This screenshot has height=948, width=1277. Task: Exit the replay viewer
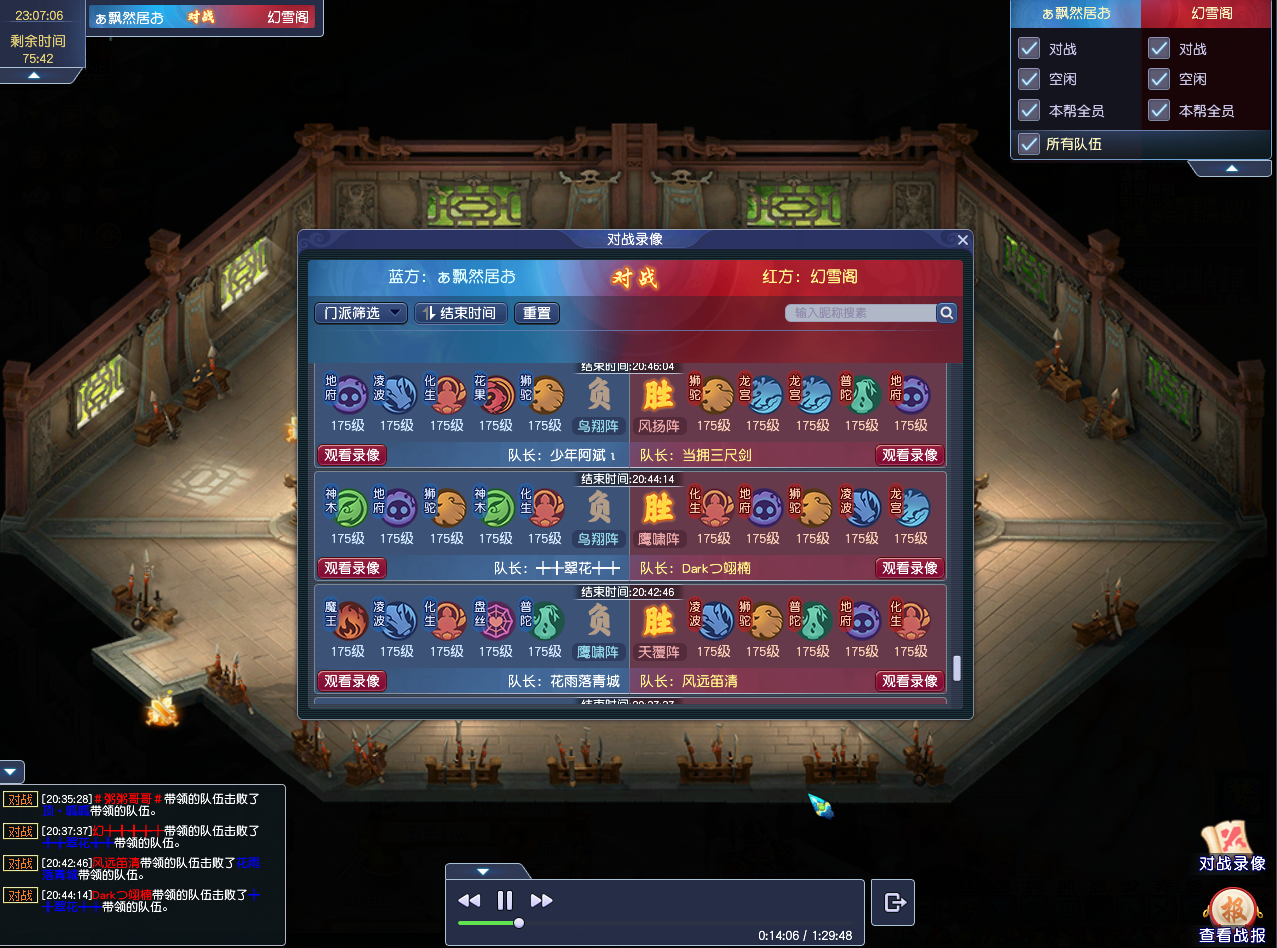point(894,902)
